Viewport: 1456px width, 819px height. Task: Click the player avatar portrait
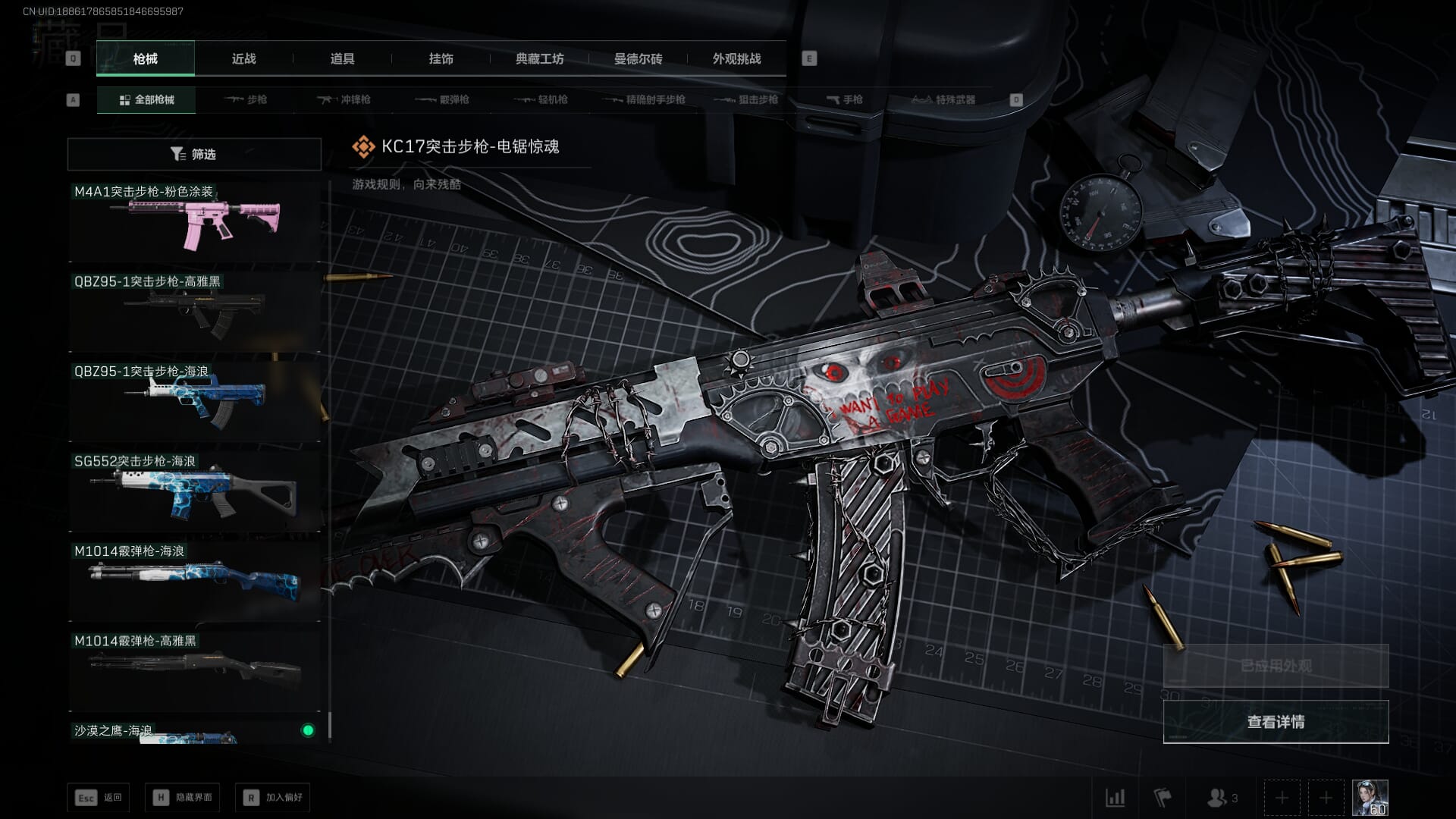[1370, 798]
